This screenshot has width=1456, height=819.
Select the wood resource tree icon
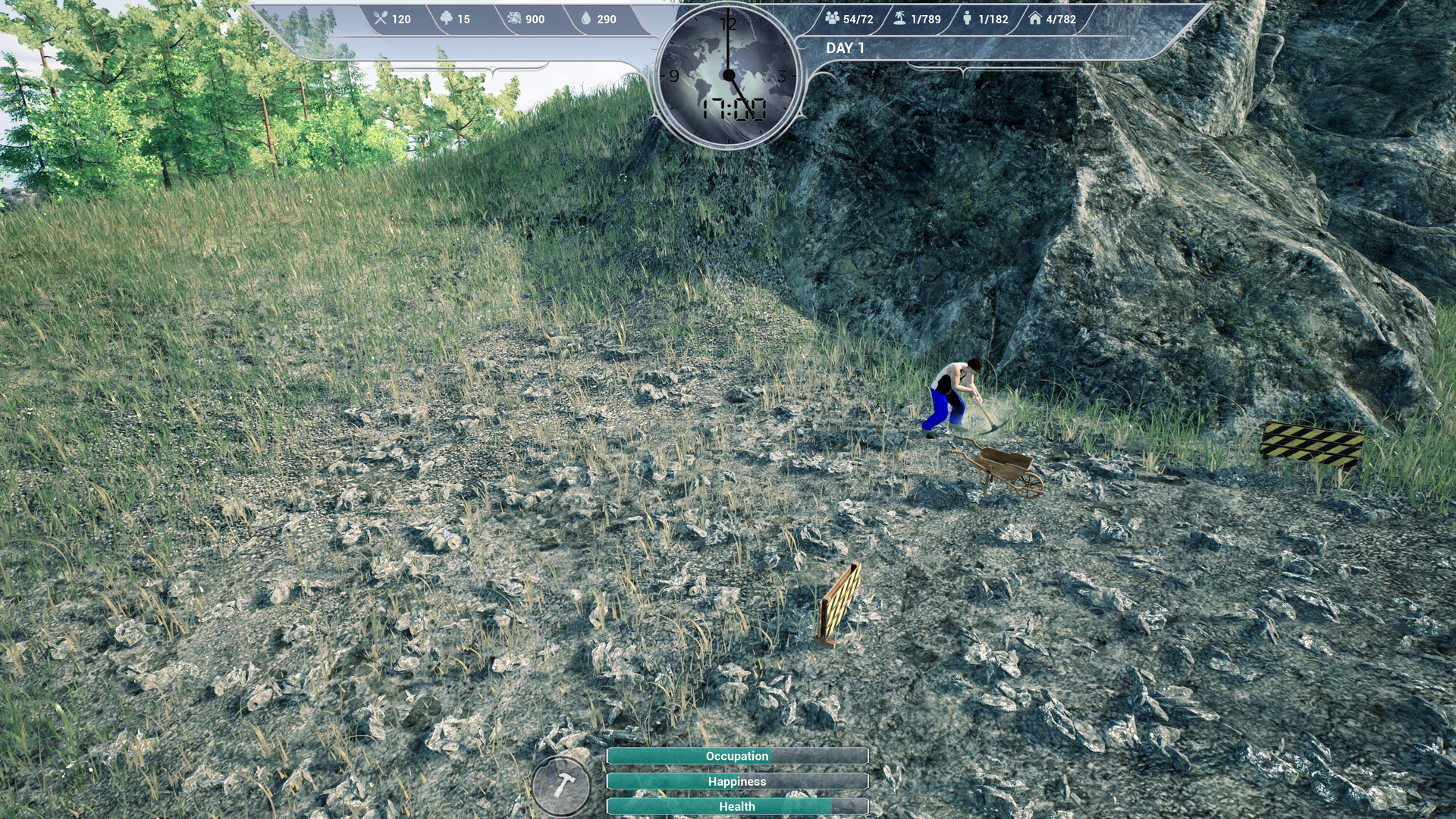447,20
